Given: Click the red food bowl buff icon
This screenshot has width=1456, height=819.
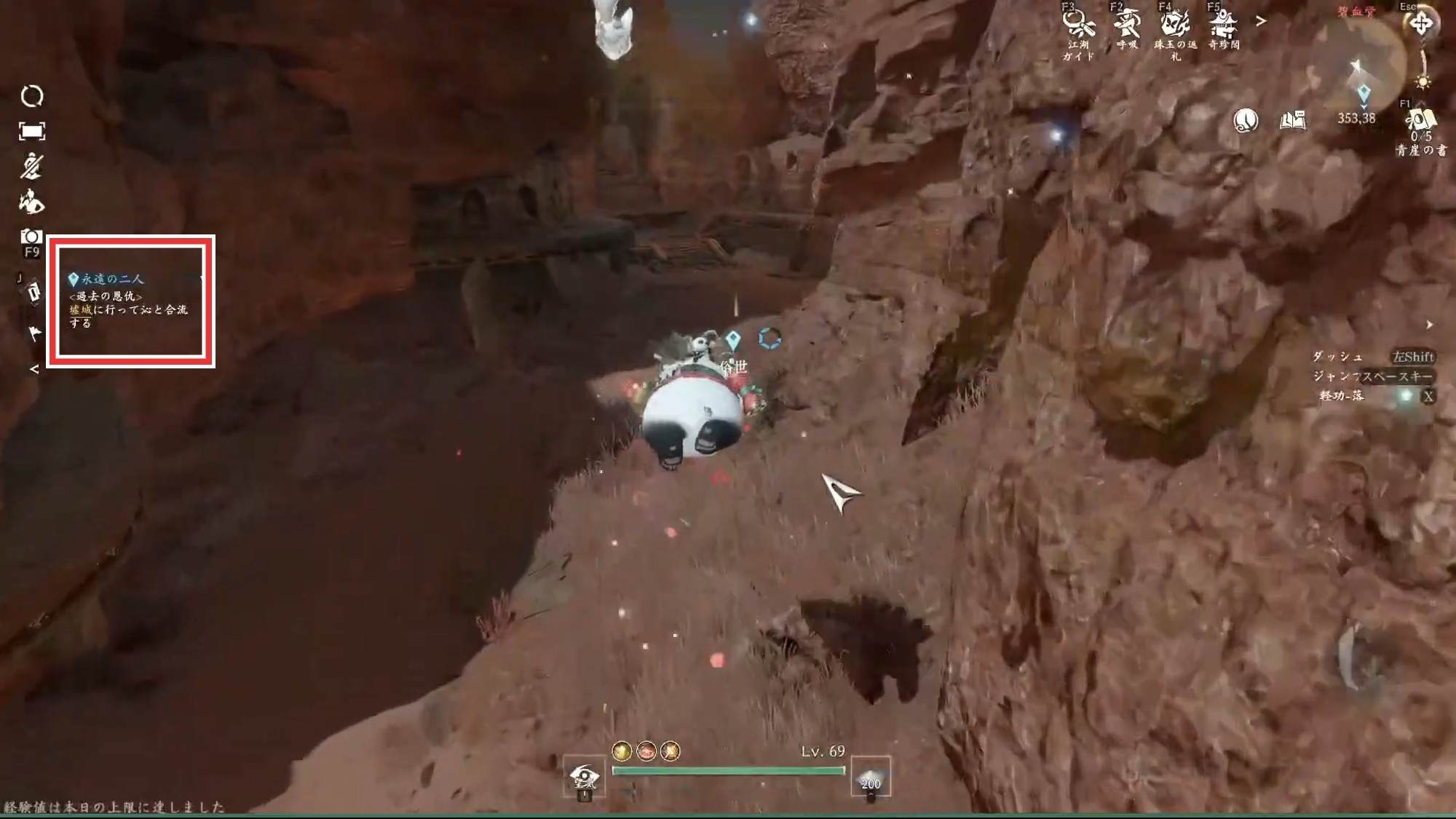Looking at the screenshot, I should click(646, 751).
